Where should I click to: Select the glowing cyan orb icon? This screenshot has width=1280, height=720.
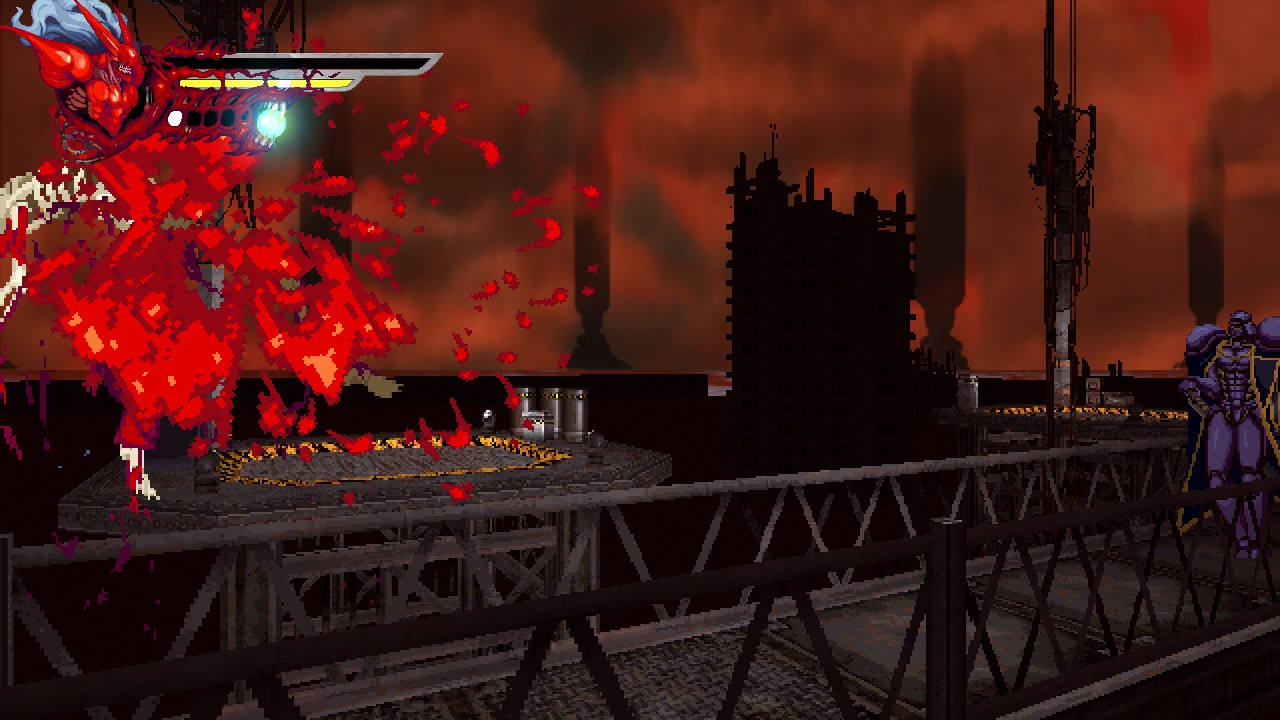[271, 122]
